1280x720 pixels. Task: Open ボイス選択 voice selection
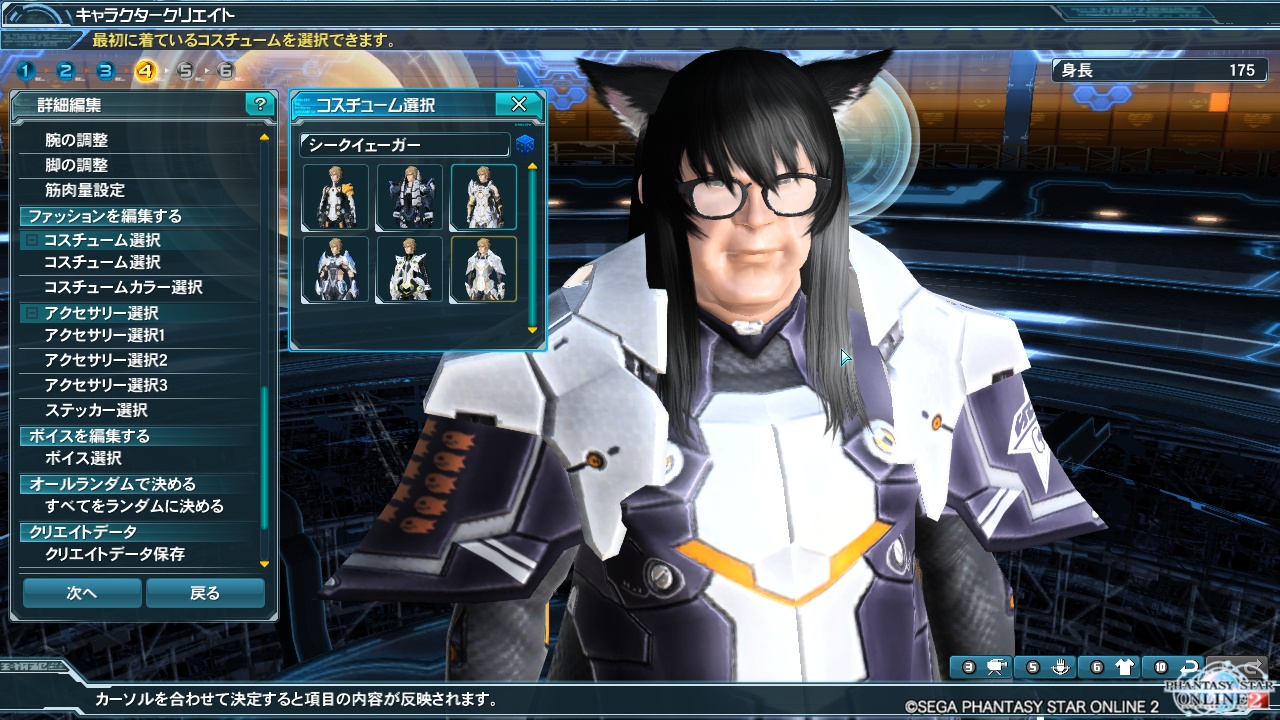coord(83,458)
